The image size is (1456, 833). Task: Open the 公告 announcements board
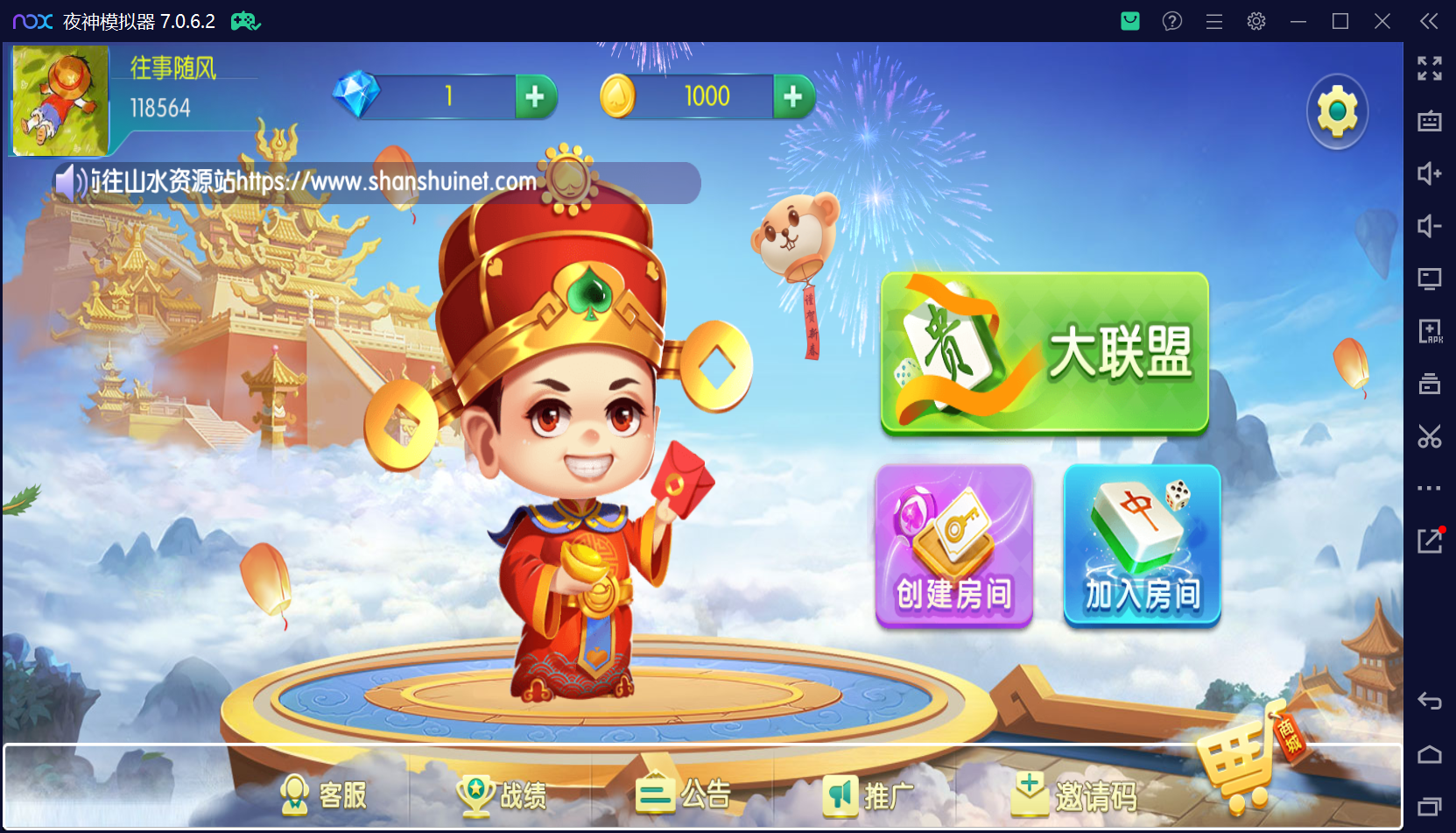click(686, 794)
